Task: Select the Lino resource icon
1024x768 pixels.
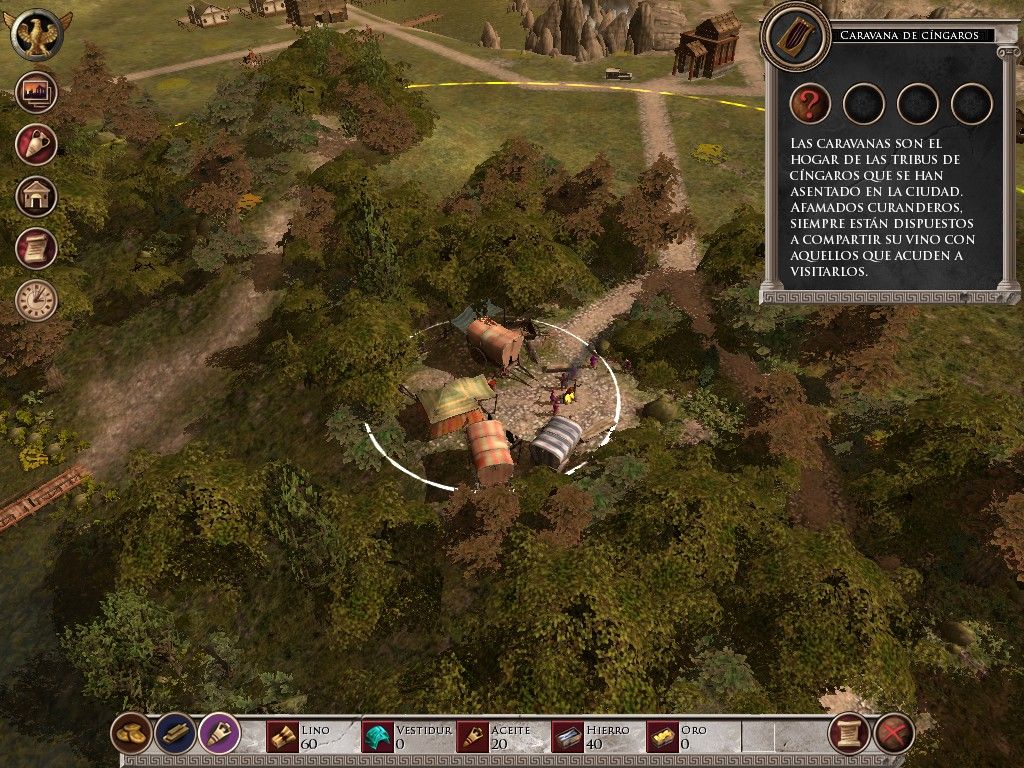Action: click(283, 737)
